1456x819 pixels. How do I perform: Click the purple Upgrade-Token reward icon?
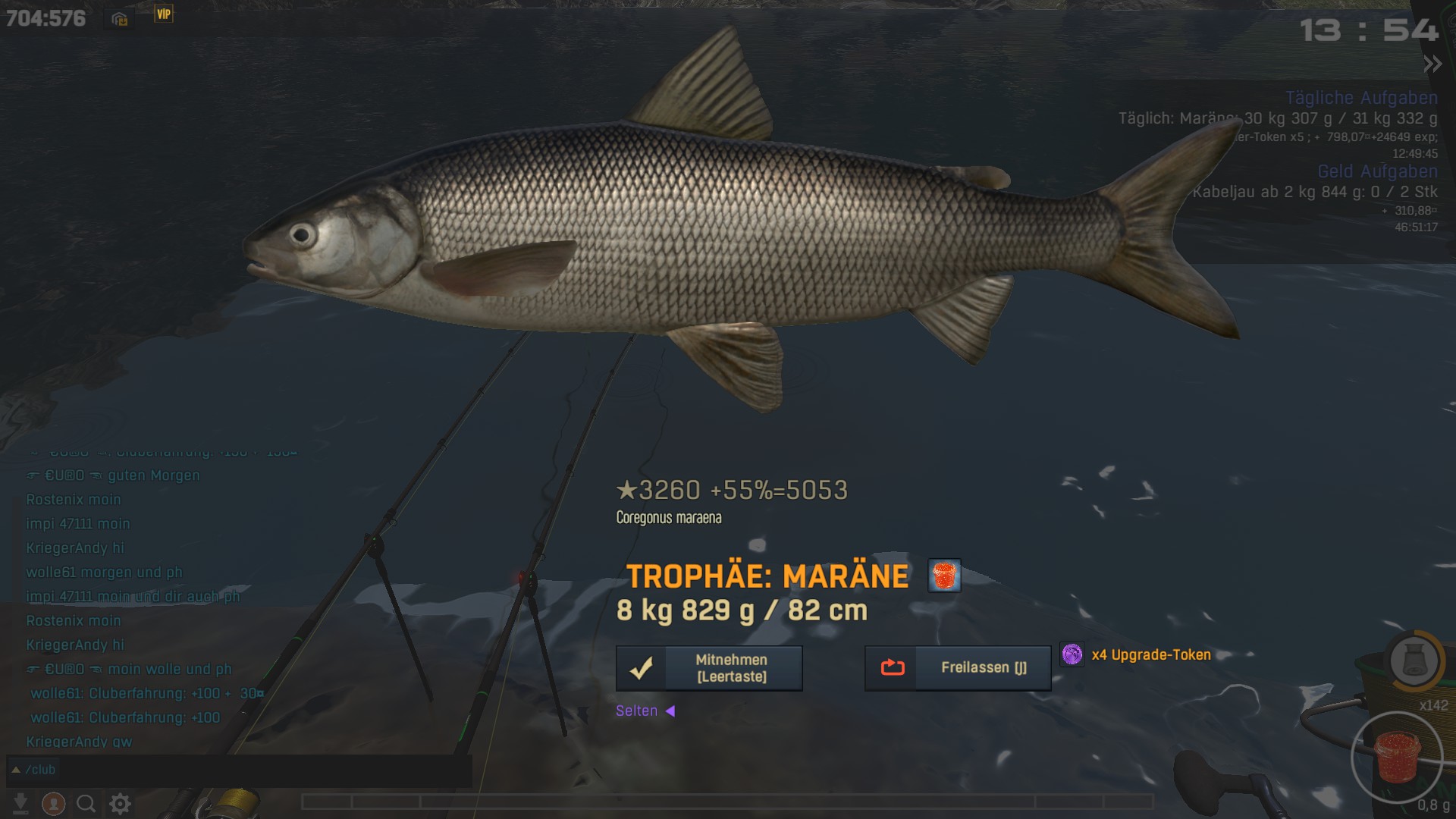point(1072,654)
